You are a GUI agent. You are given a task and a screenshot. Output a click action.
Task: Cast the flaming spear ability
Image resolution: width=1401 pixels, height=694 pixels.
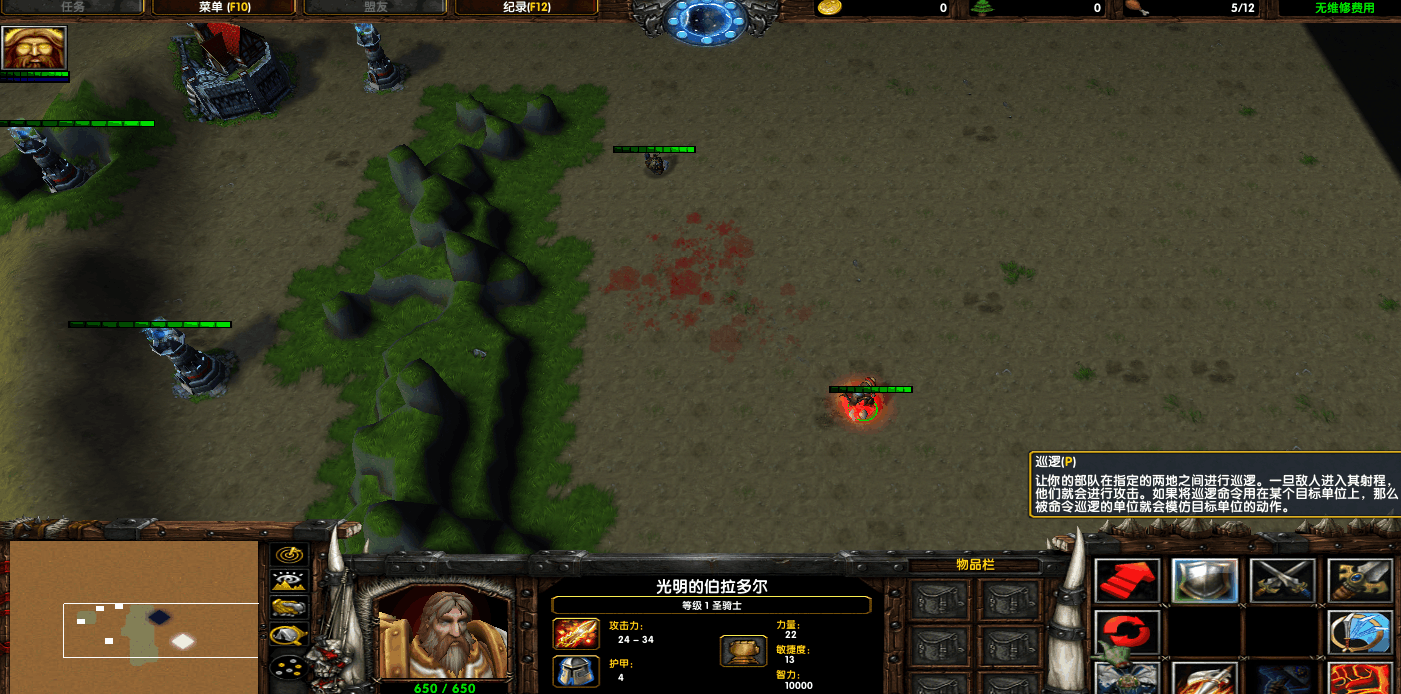1205,679
